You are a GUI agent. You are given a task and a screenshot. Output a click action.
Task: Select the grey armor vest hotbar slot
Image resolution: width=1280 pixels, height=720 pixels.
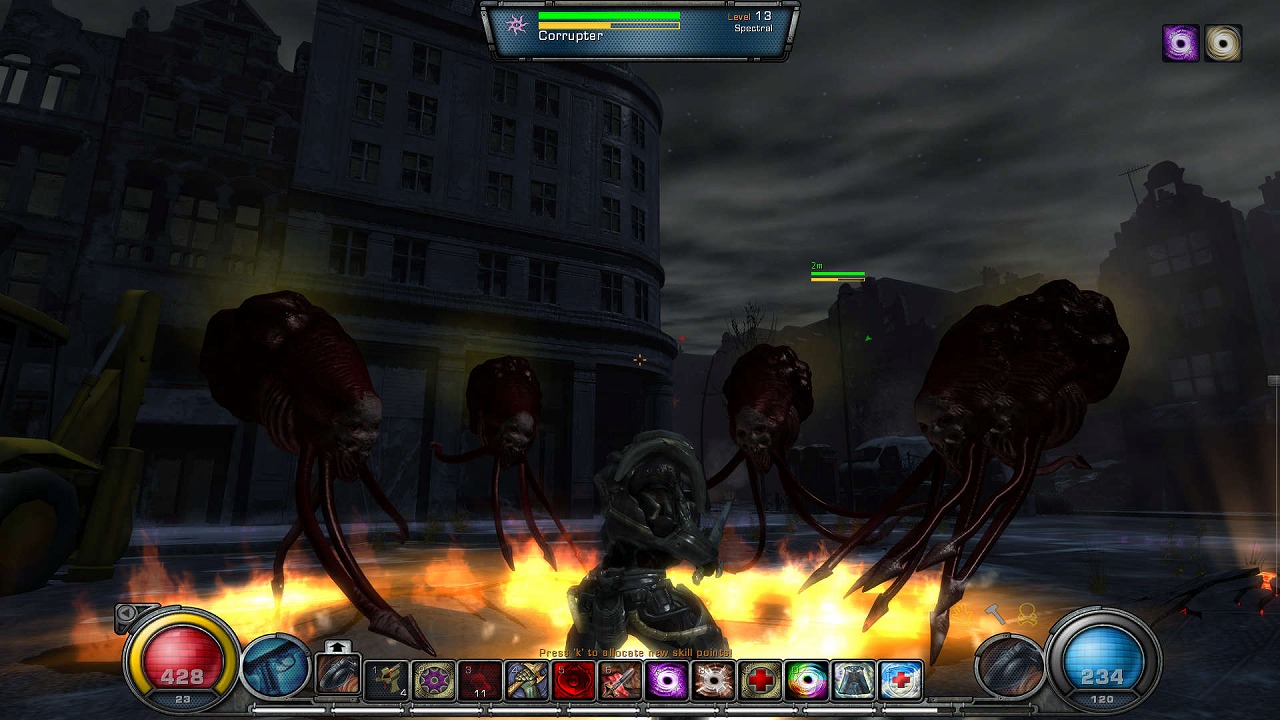[853, 681]
